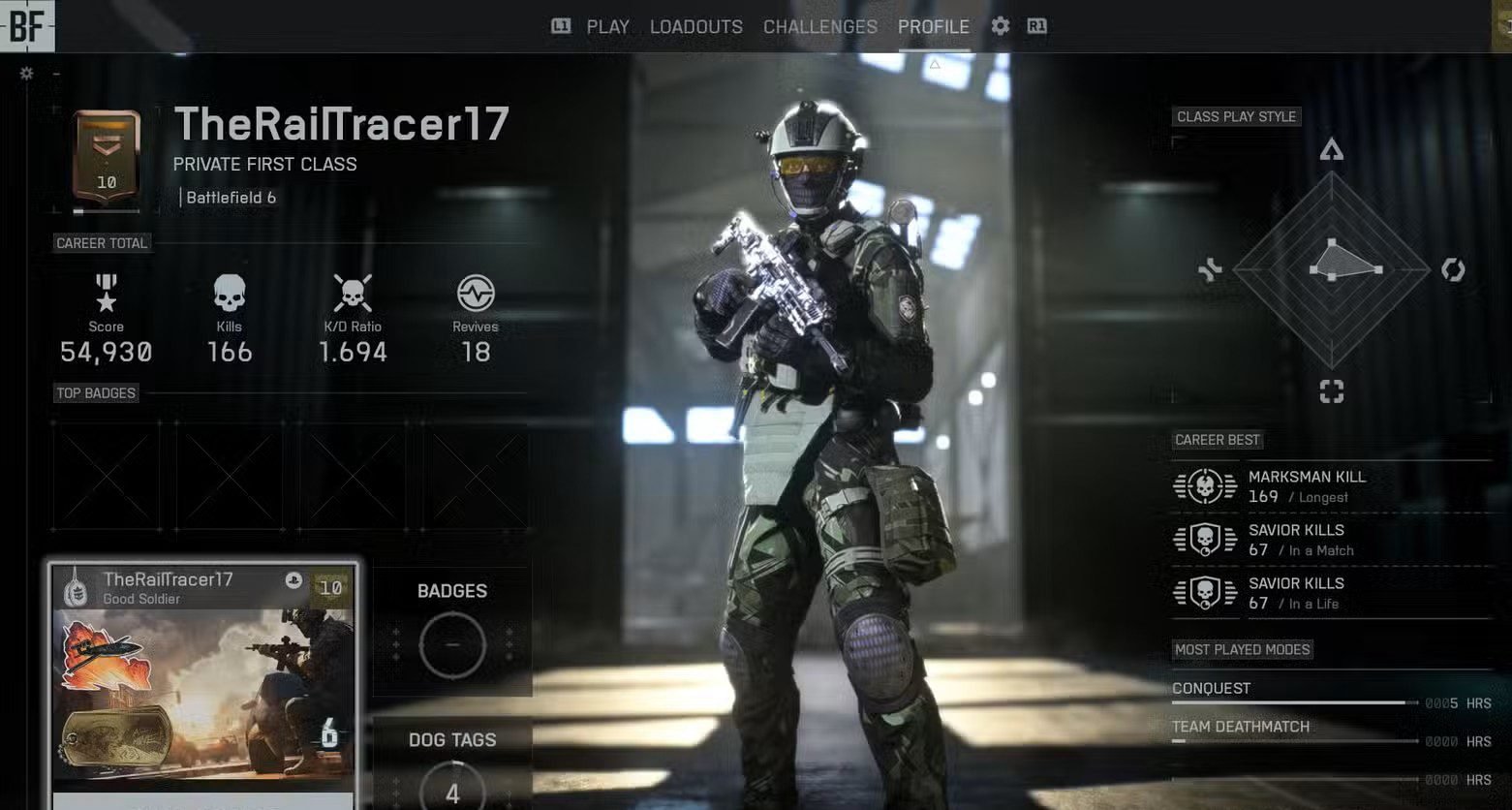The width and height of the screenshot is (1512, 810).
Task: Click the small gear icon under the logo
Action: [x=26, y=74]
